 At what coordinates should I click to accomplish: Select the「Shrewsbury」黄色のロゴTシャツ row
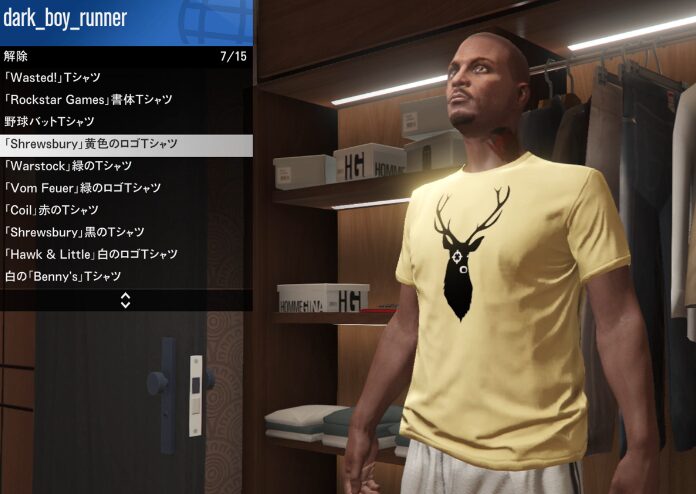click(x=126, y=144)
